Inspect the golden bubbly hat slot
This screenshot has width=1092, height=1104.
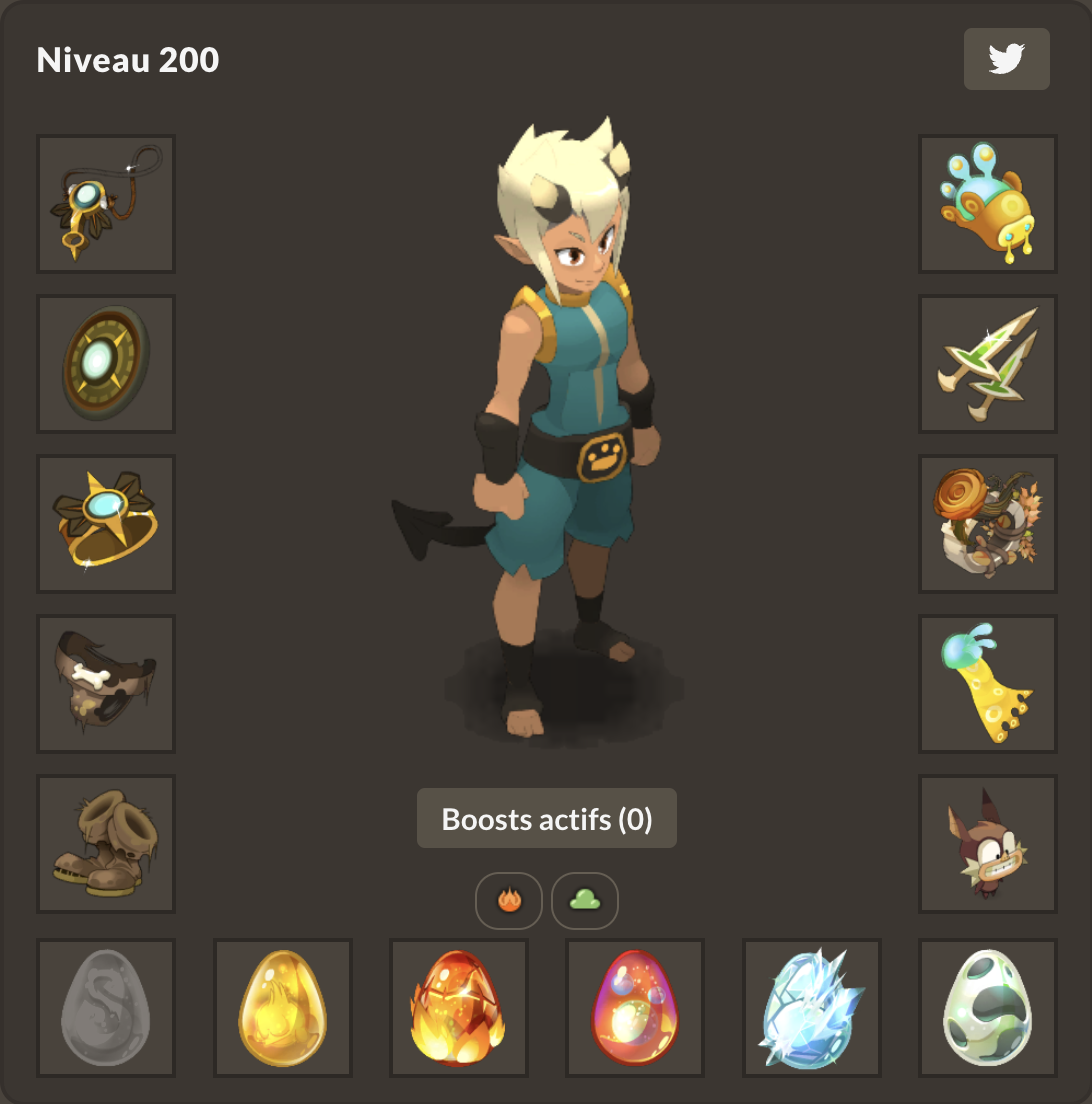[988, 204]
